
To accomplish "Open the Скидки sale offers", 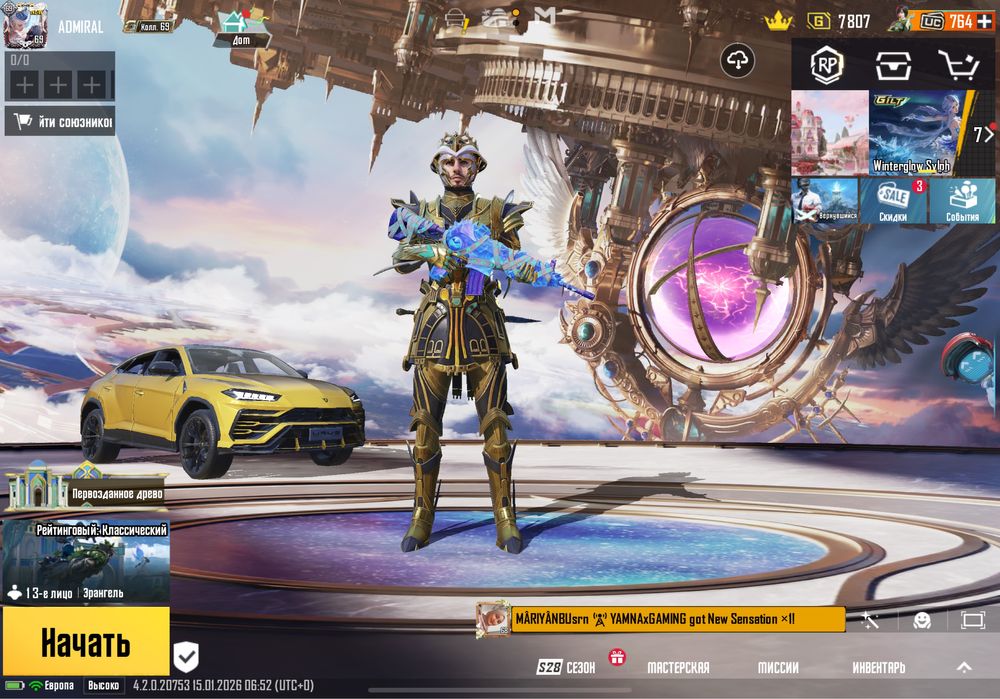I will point(893,201).
